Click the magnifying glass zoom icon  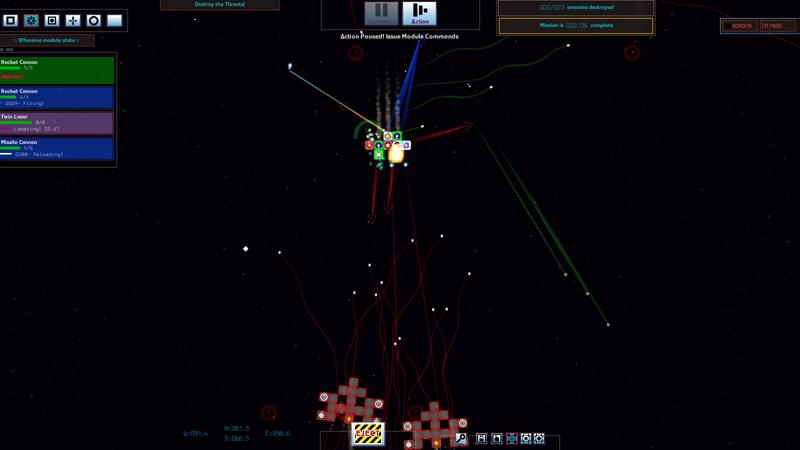click(462, 438)
